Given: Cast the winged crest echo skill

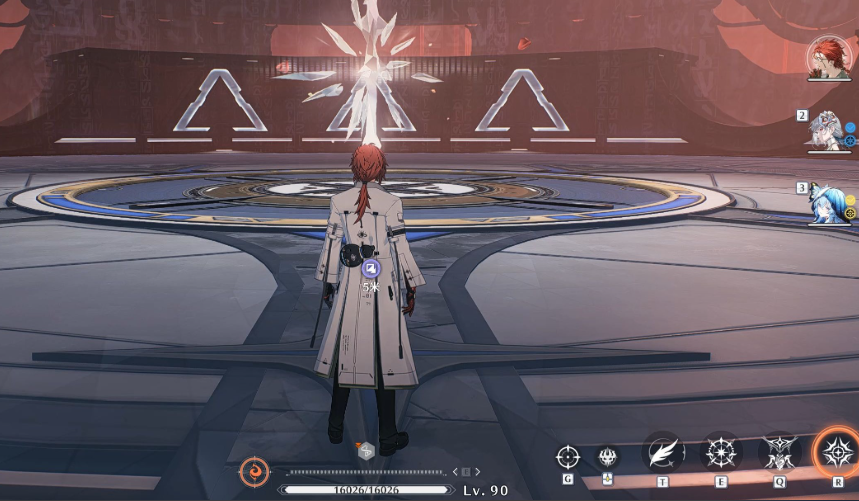Looking at the screenshot, I should (x=779, y=453).
